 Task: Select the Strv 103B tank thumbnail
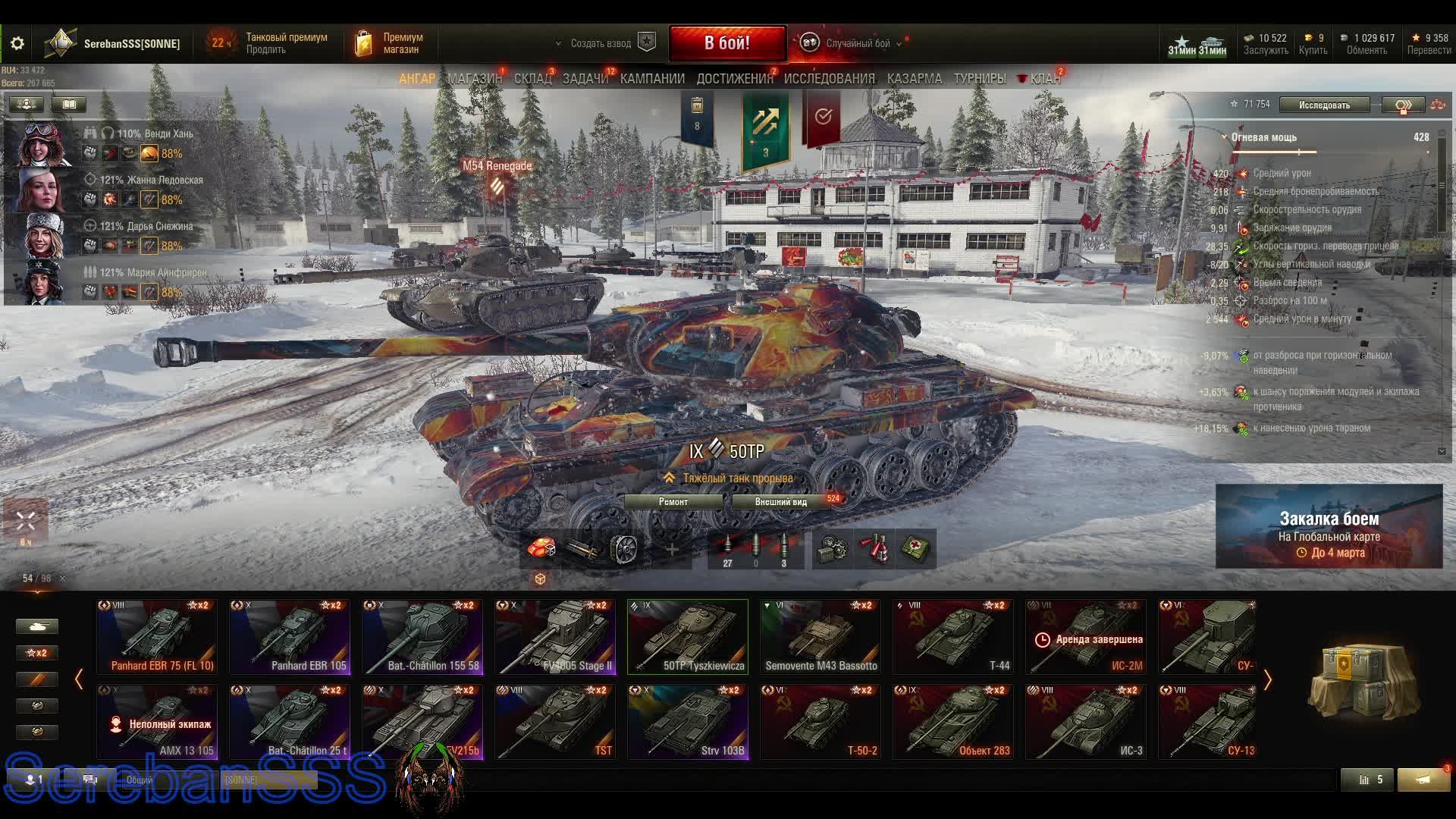coord(687,719)
